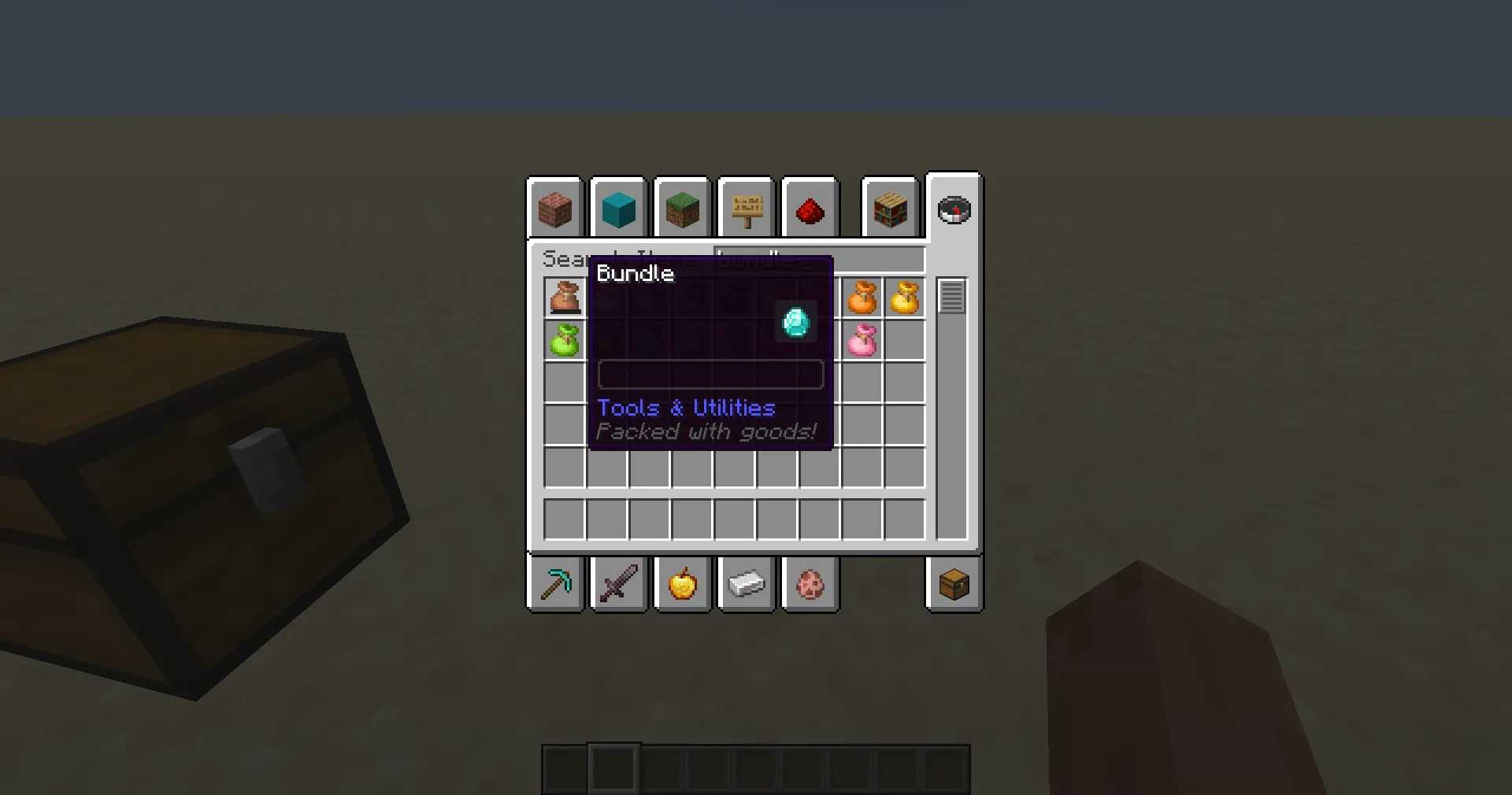Screen dimensions: 1512x795
Task: Pick the green Bundle from the results
Action: coord(565,341)
